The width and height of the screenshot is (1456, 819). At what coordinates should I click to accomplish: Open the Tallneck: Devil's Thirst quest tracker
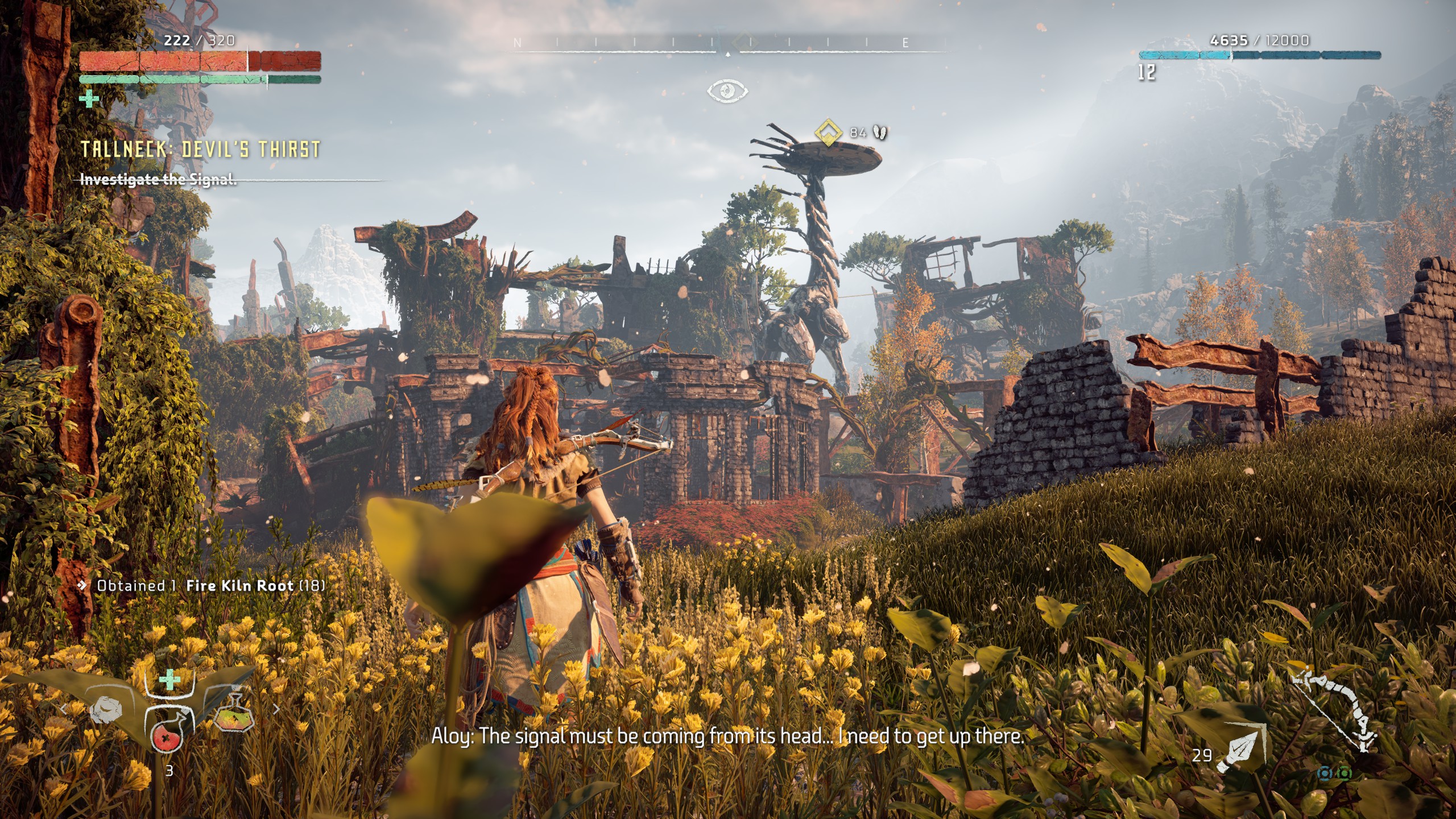(x=200, y=150)
